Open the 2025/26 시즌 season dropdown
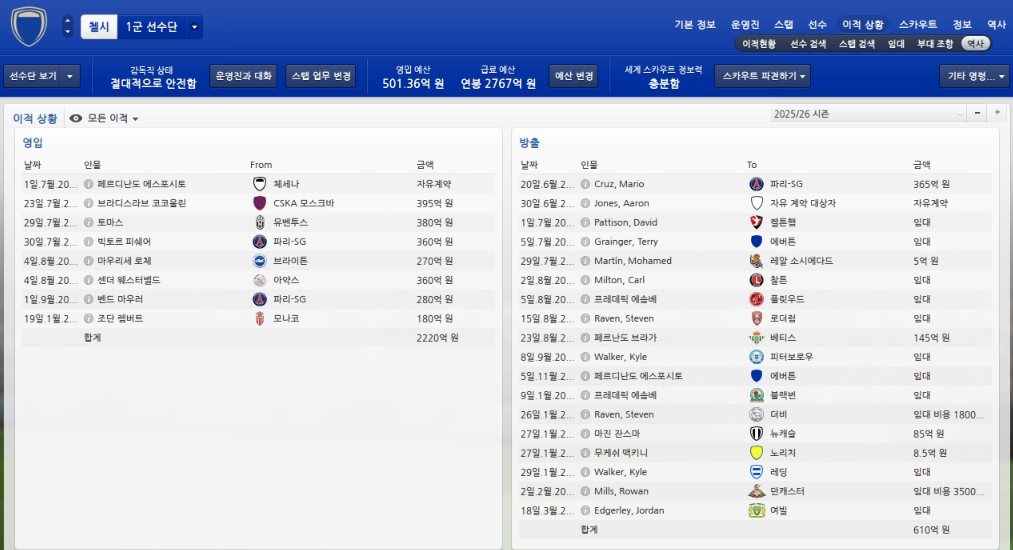1013x550 pixels. pos(868,114)
